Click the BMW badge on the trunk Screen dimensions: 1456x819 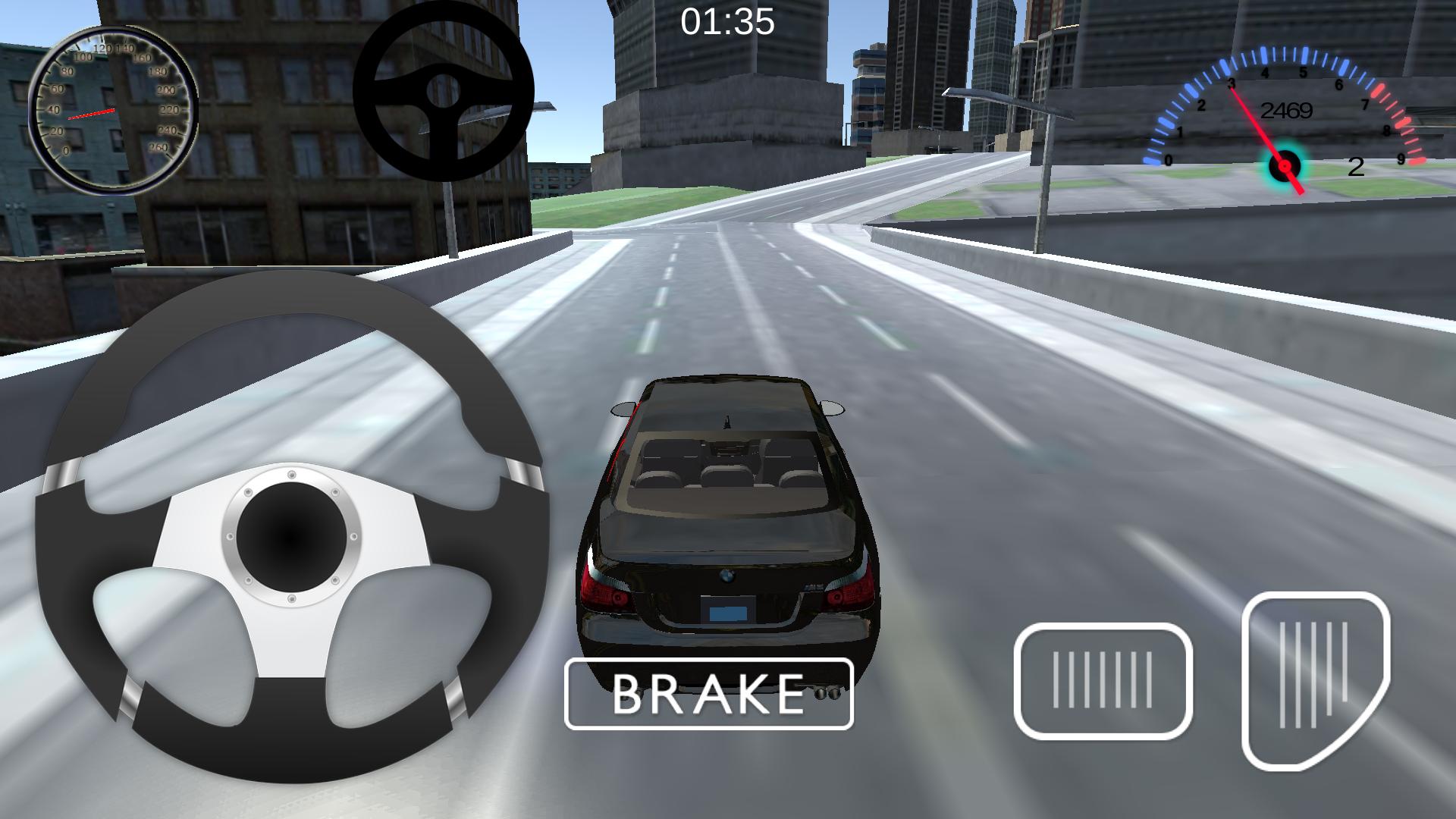727,576
